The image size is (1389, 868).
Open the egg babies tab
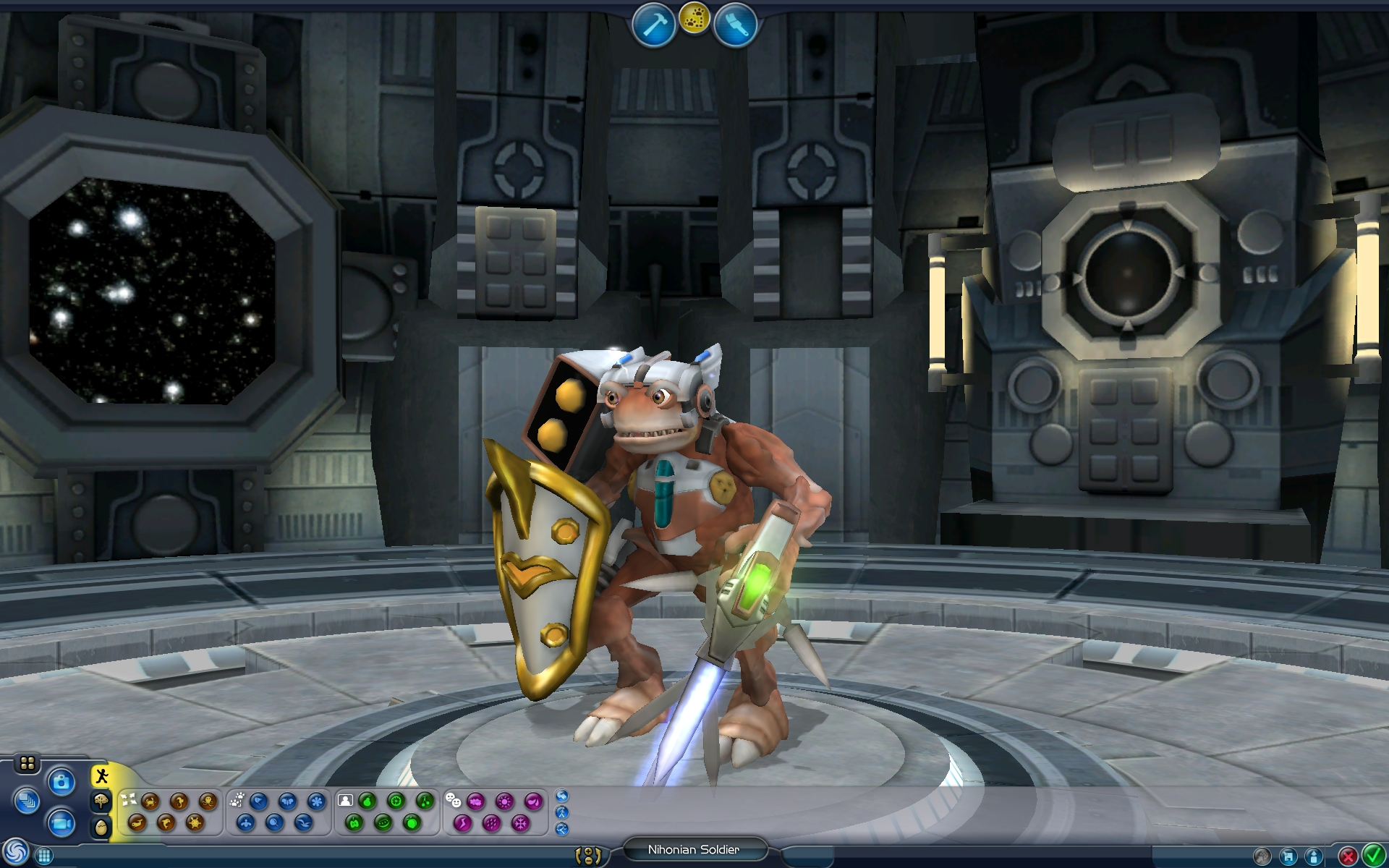coord(101,827)
